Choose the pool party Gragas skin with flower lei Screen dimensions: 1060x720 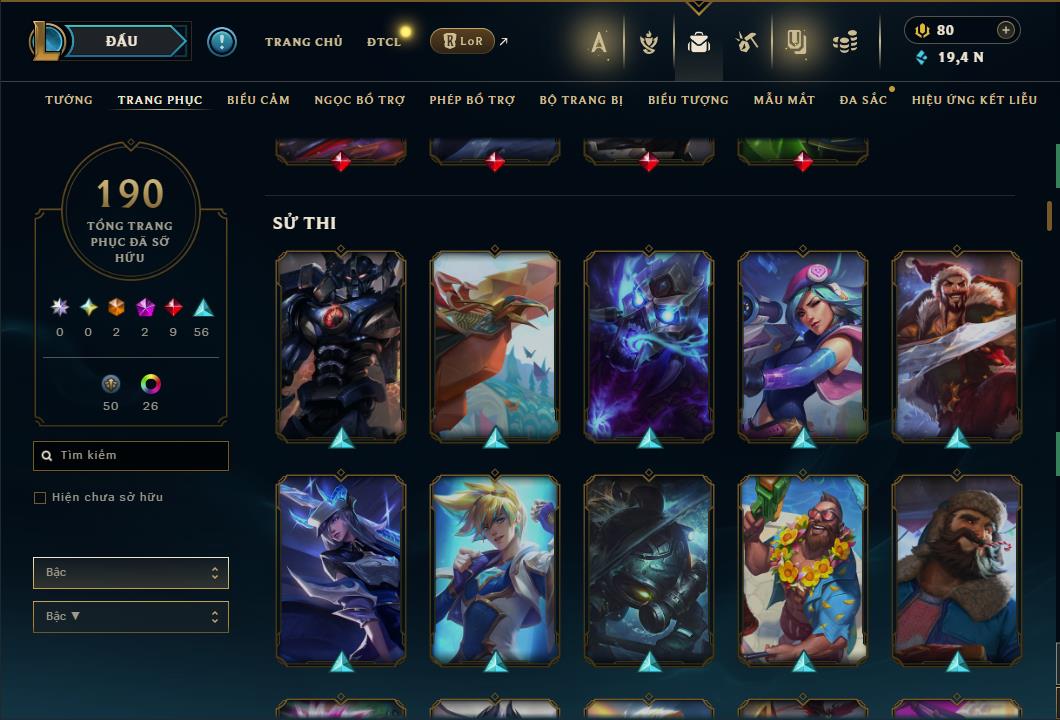click(x=802, y=568)
